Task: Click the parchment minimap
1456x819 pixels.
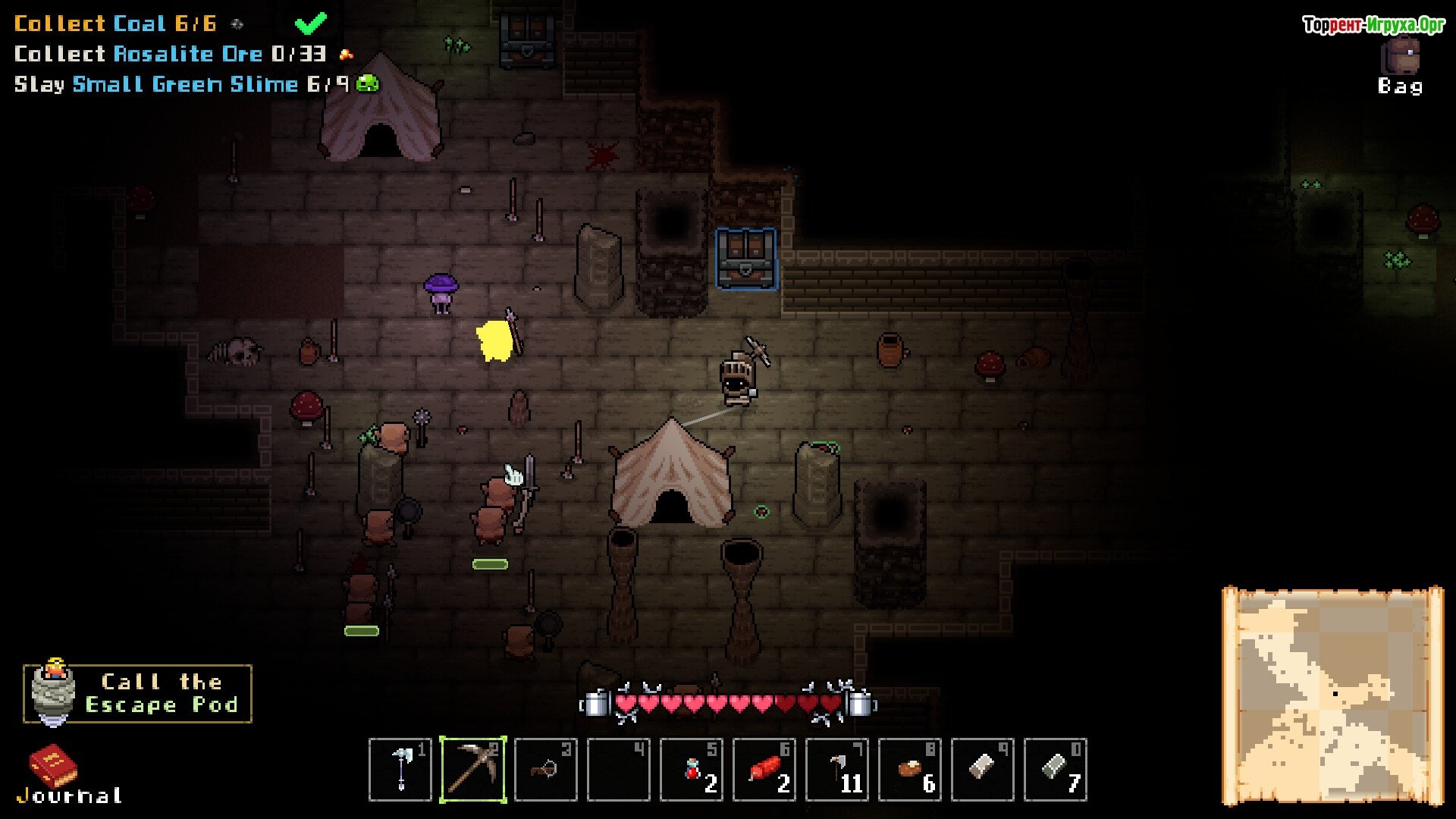Action: click(1332, 695)
